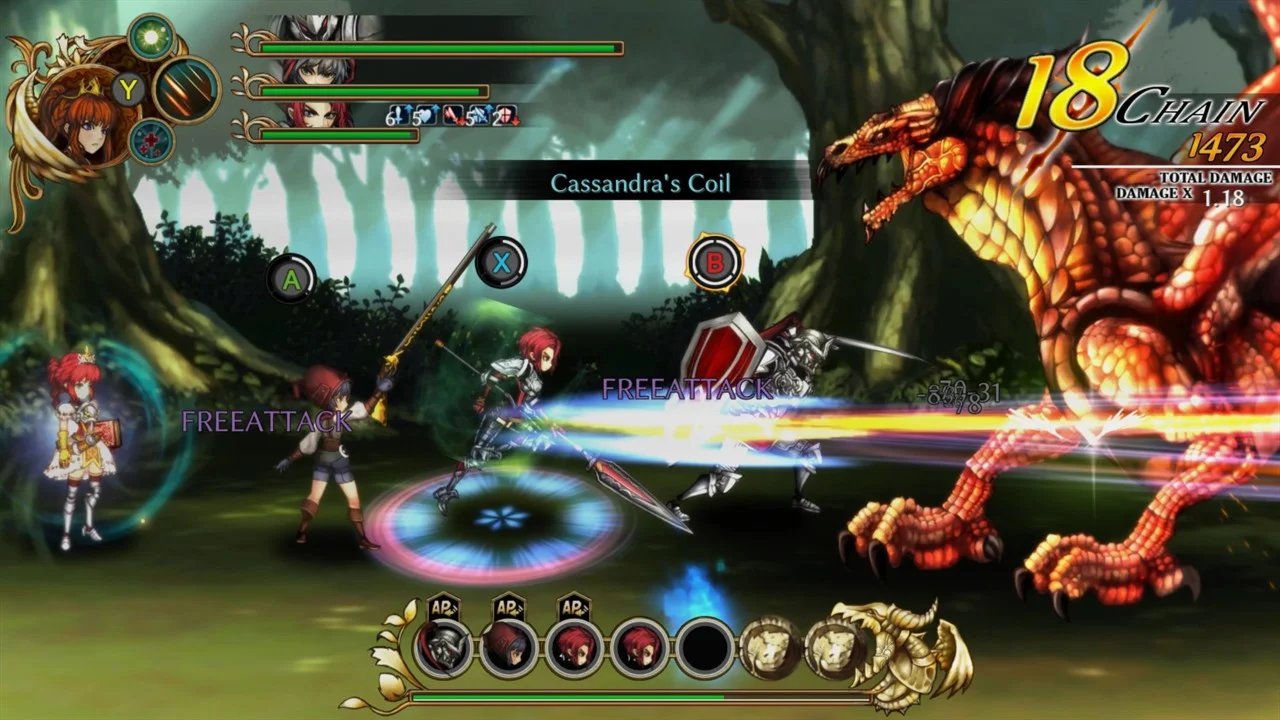This screenshot has width=1280, height=720.
Task: Choose the red-hooded character in the action queue
Action: [509, 648]
